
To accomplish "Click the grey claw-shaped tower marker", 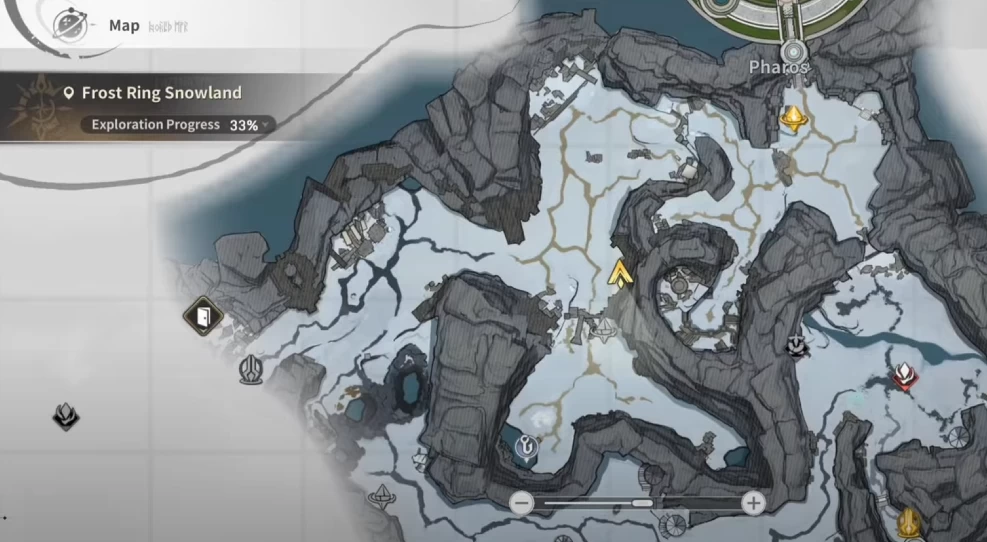I will click(250, 370).
